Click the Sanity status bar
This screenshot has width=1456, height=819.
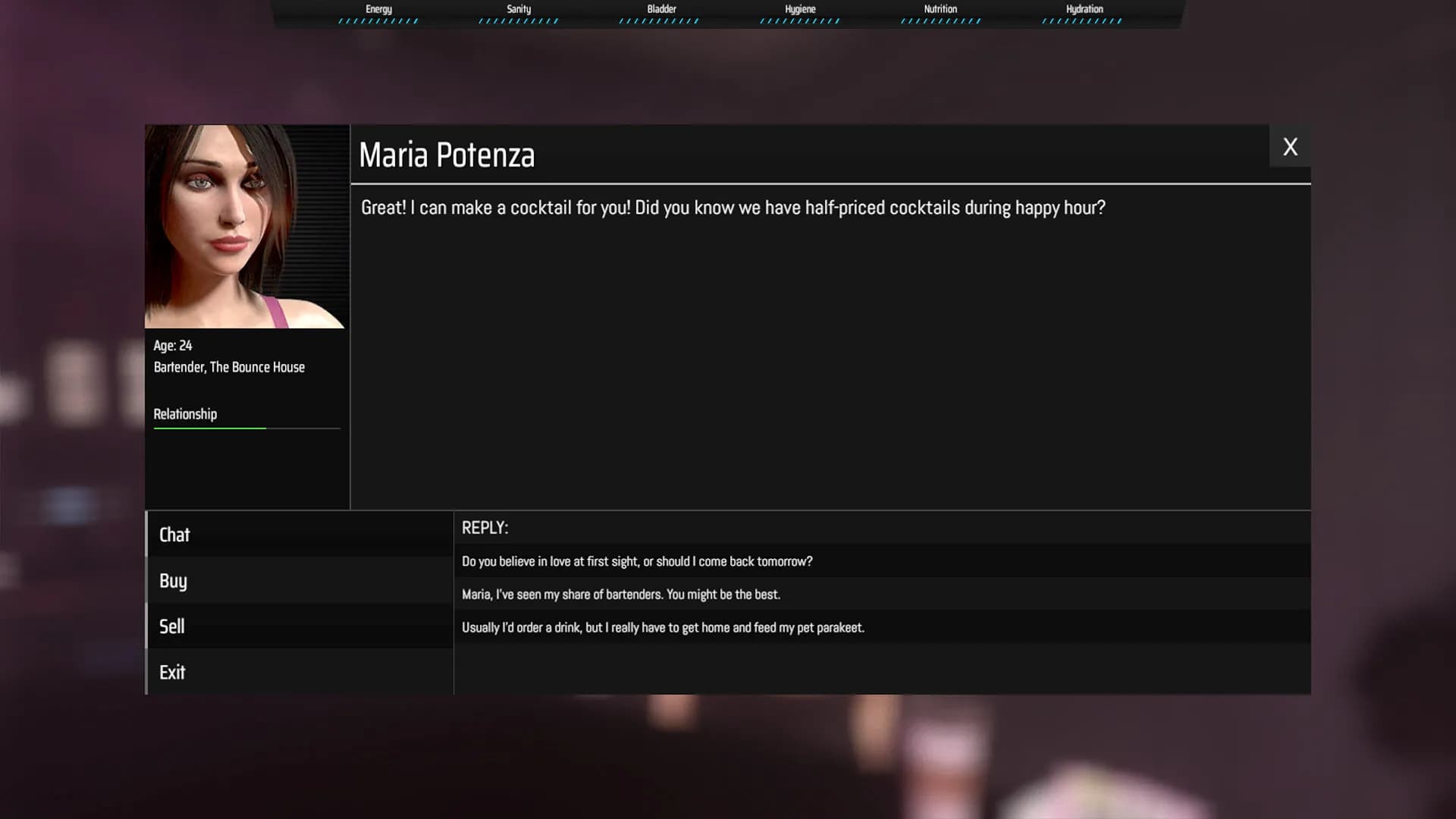(x=517, y=20)
